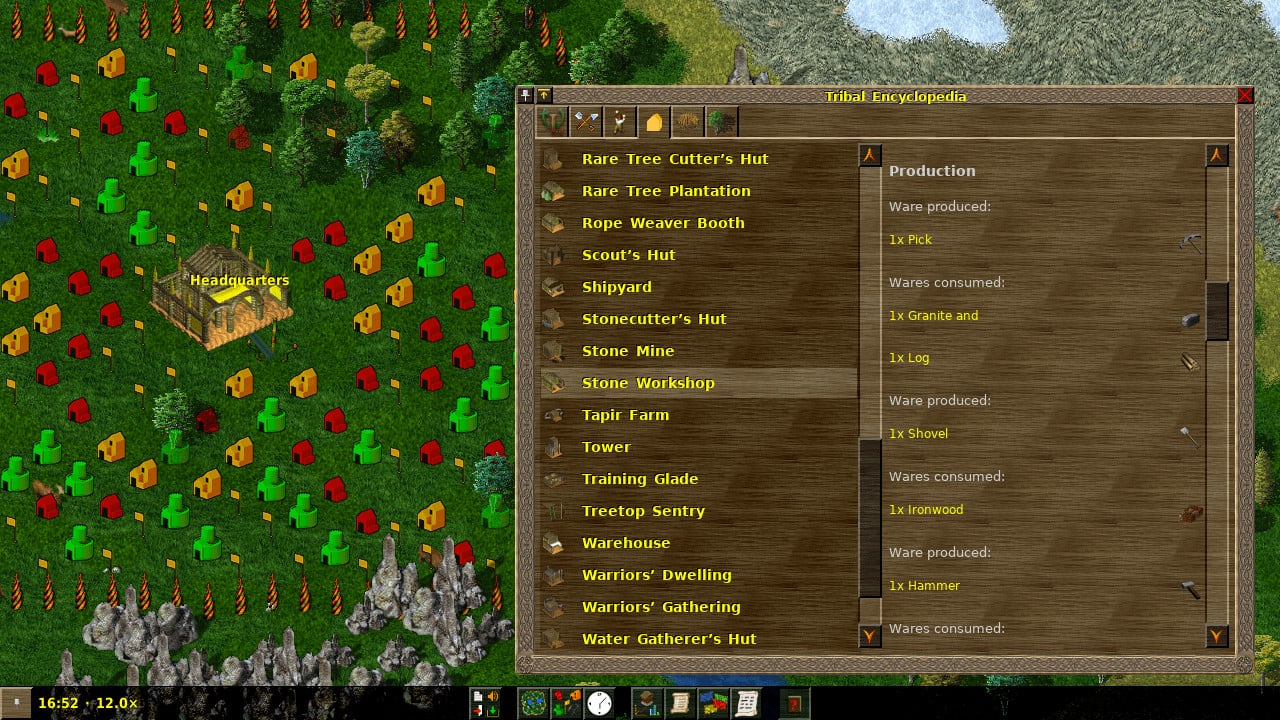Select the Shipyard building entry
Viewport: 1280px width, 720px height.
616,287
